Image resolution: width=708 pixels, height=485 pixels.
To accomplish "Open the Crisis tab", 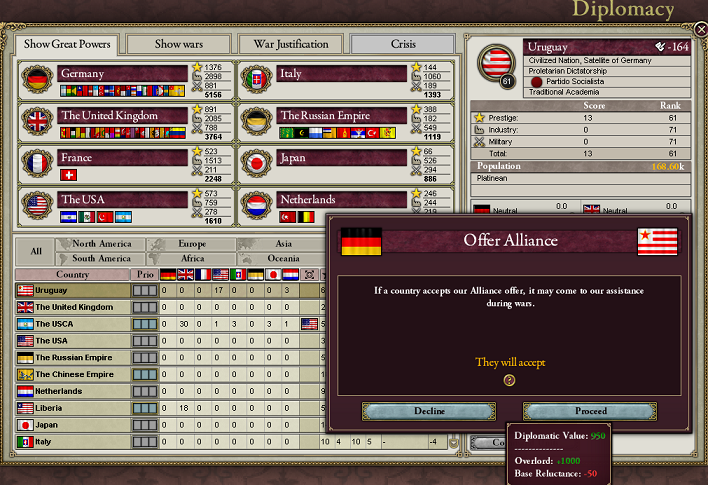I will click(x=402, y=44).
